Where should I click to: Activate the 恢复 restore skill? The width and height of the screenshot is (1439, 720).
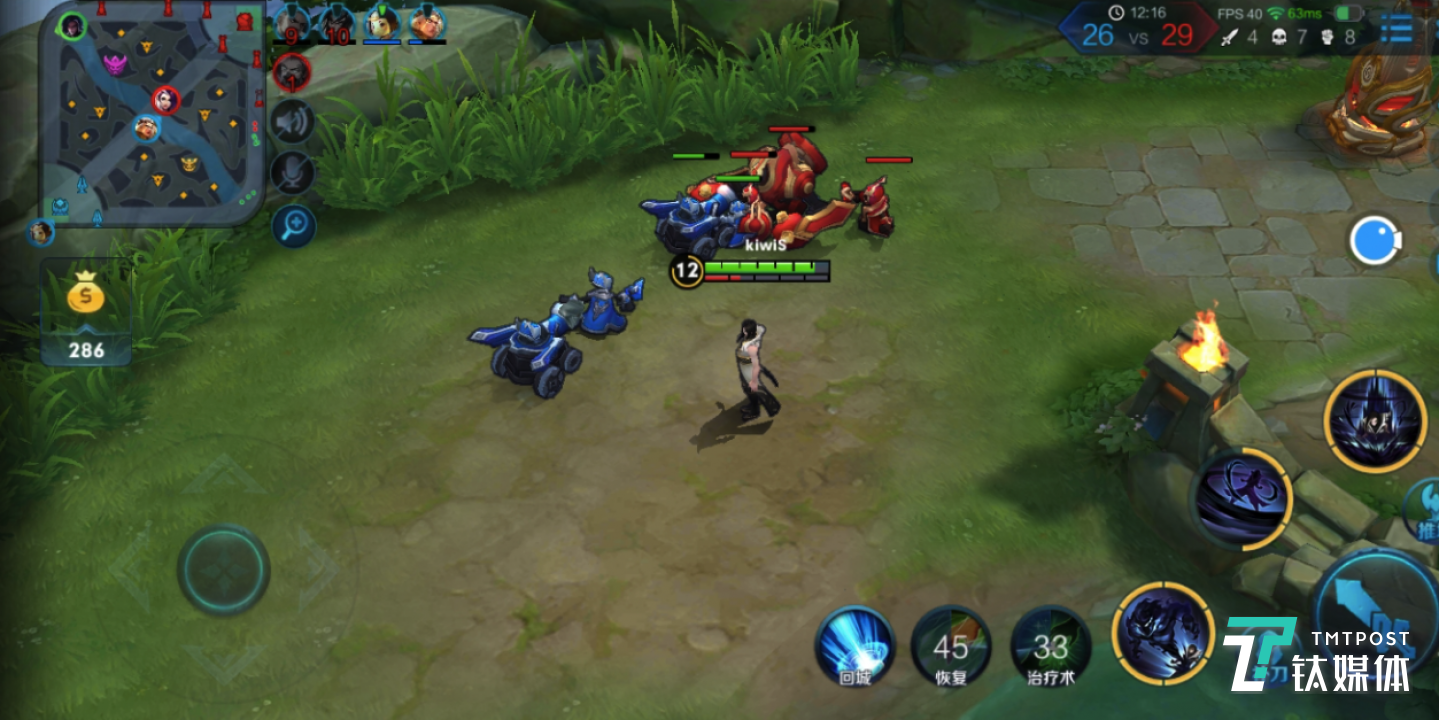(951, 646)
